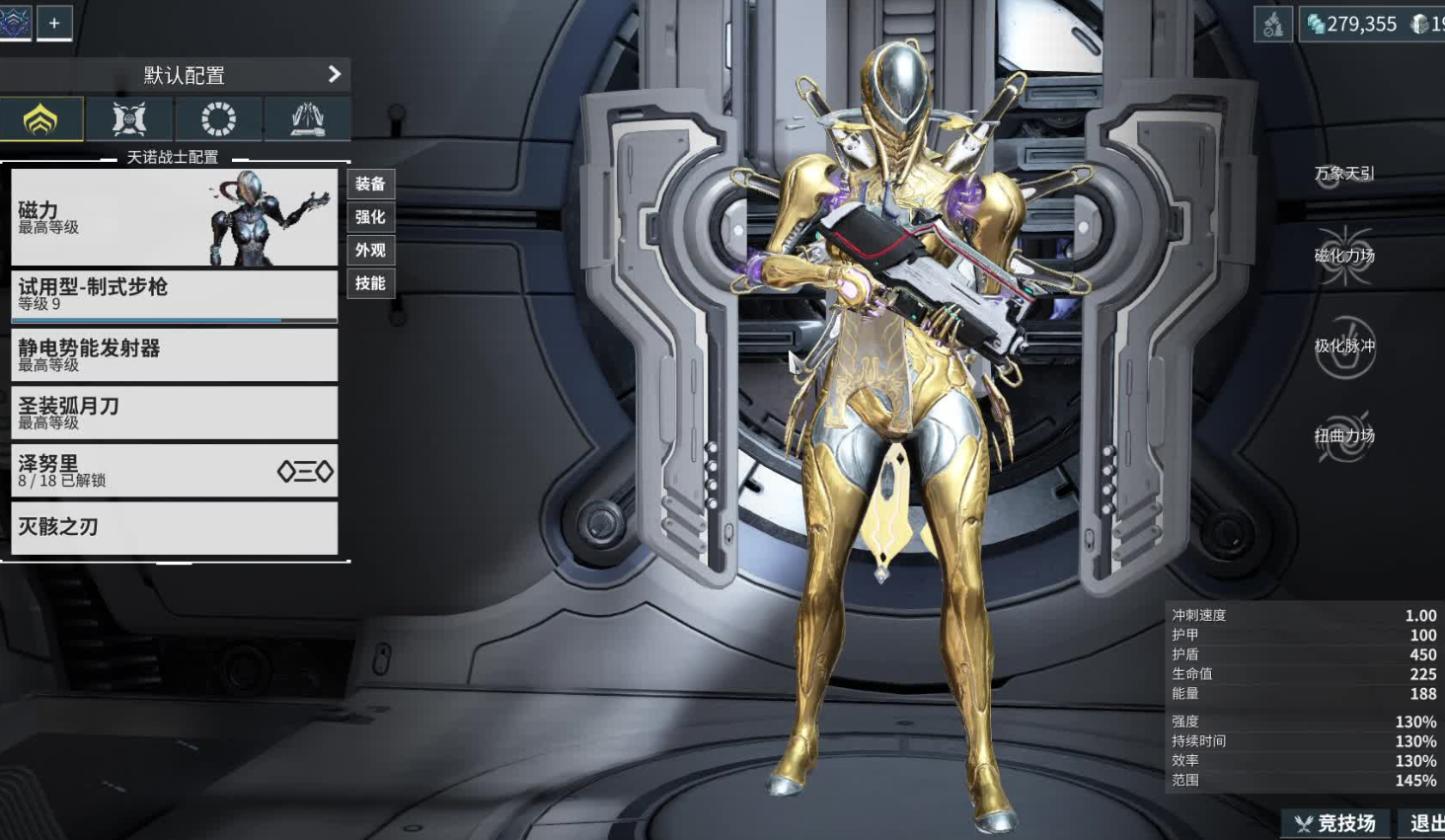Open the 外观 appearance menu
The height and width of the screenshot is (840, 1445).
[370, 251]
